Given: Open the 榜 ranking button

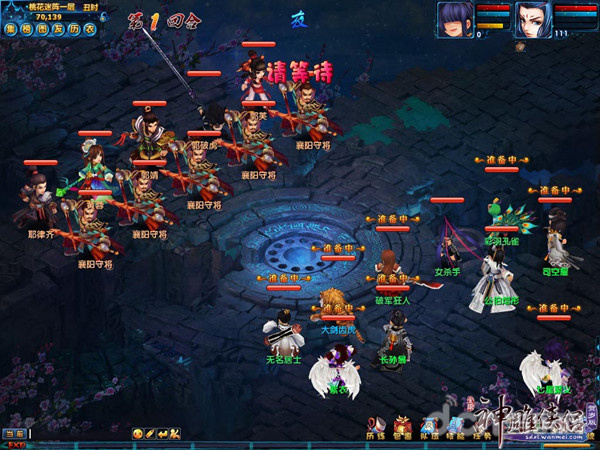Looking at the screenshot, I should (26, 29).
